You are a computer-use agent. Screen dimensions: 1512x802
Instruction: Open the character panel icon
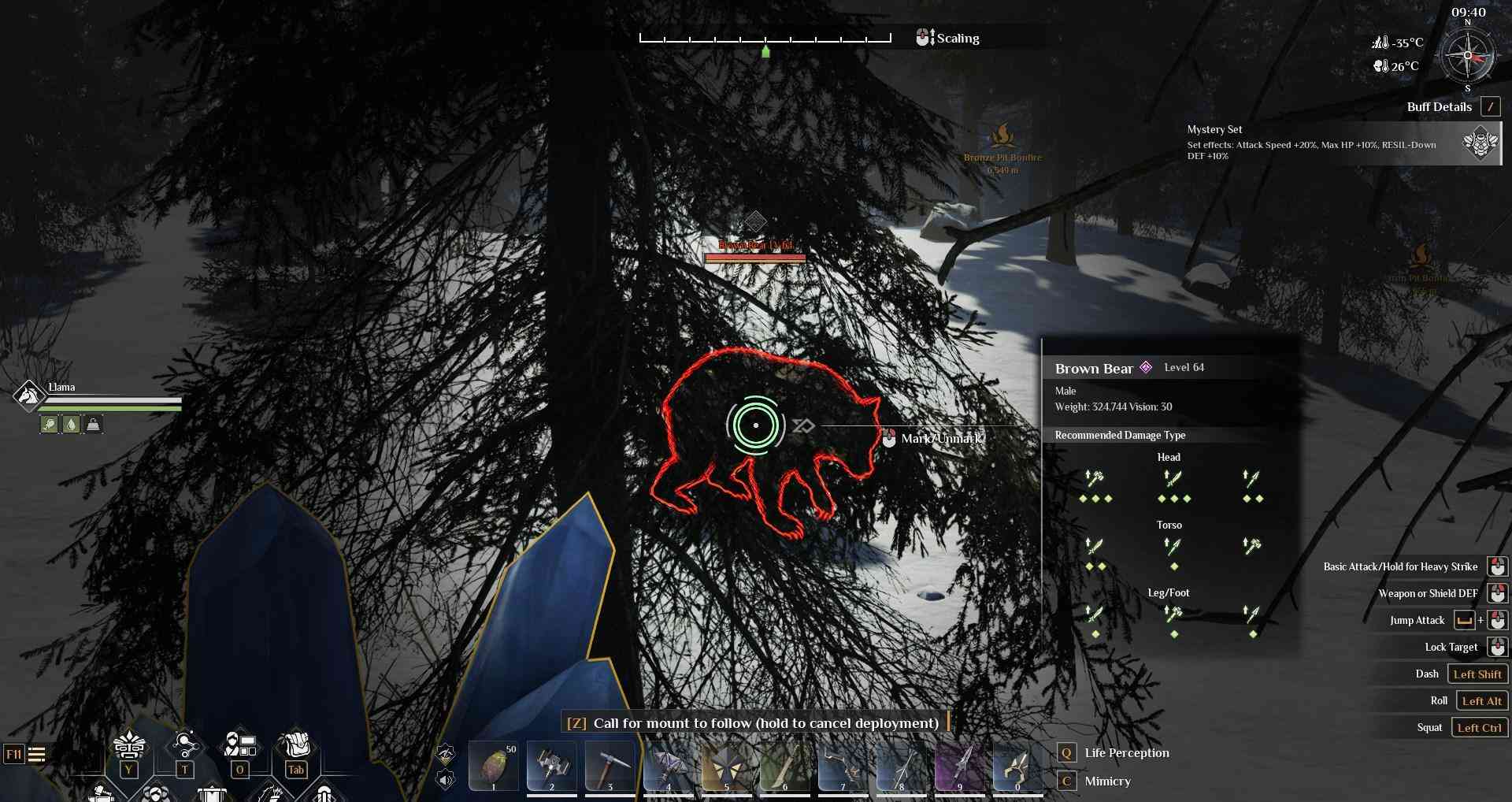240,745
